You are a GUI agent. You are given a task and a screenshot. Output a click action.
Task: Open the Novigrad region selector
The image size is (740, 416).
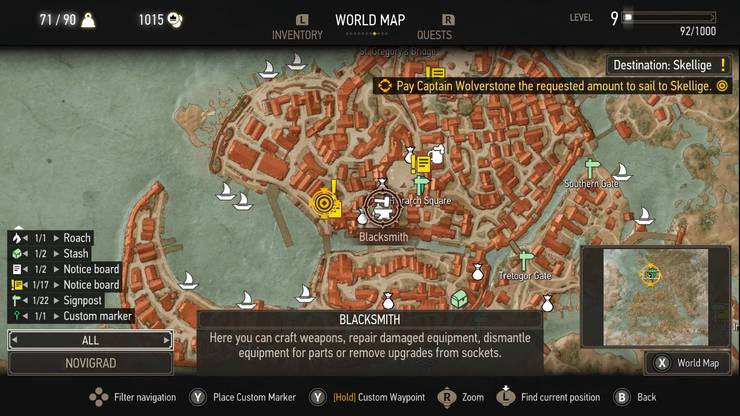(x=90, y=362)
